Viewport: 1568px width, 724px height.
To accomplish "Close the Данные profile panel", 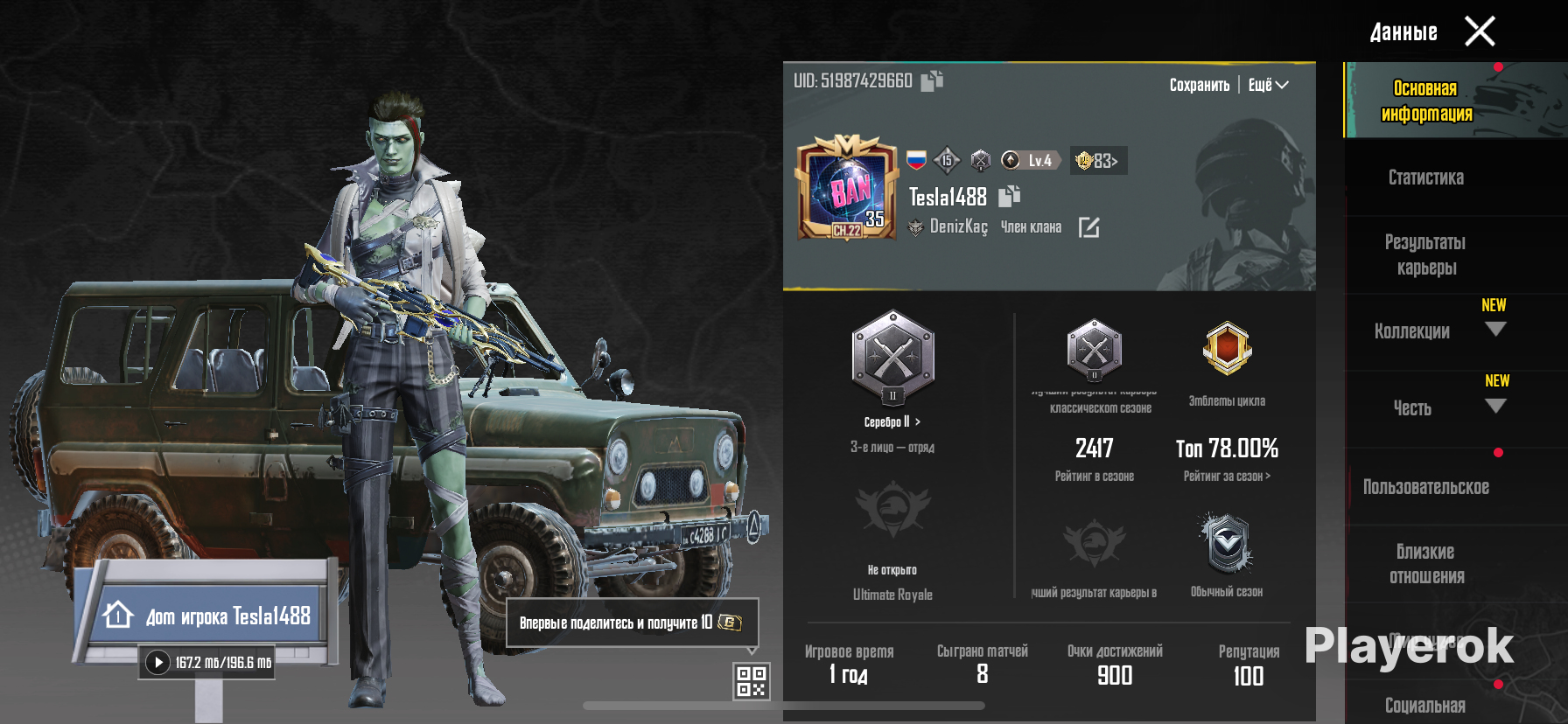I will [x=1480, y=32].
